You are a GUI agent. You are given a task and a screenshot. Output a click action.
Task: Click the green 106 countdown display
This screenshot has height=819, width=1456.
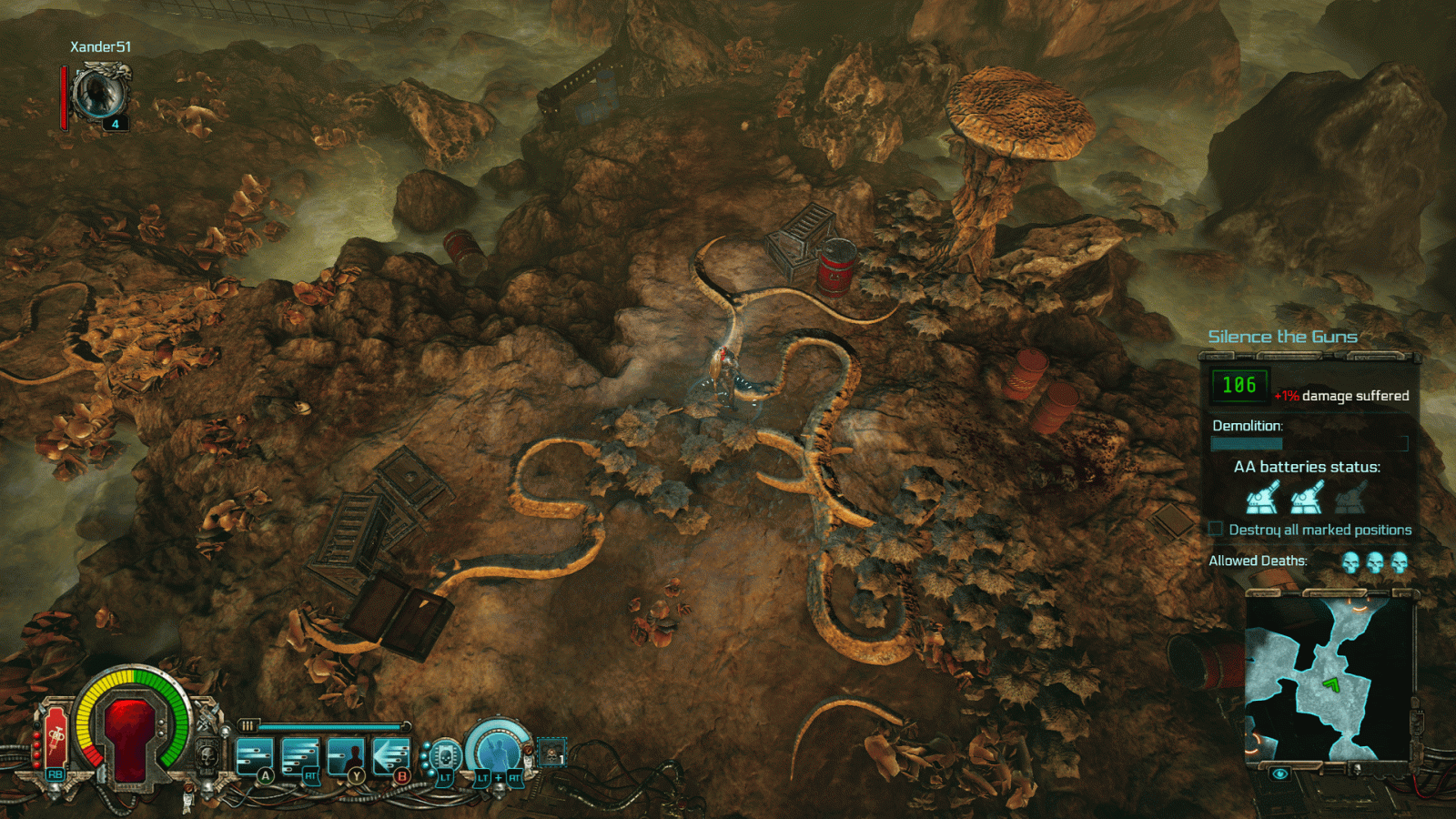[1239, 386]
